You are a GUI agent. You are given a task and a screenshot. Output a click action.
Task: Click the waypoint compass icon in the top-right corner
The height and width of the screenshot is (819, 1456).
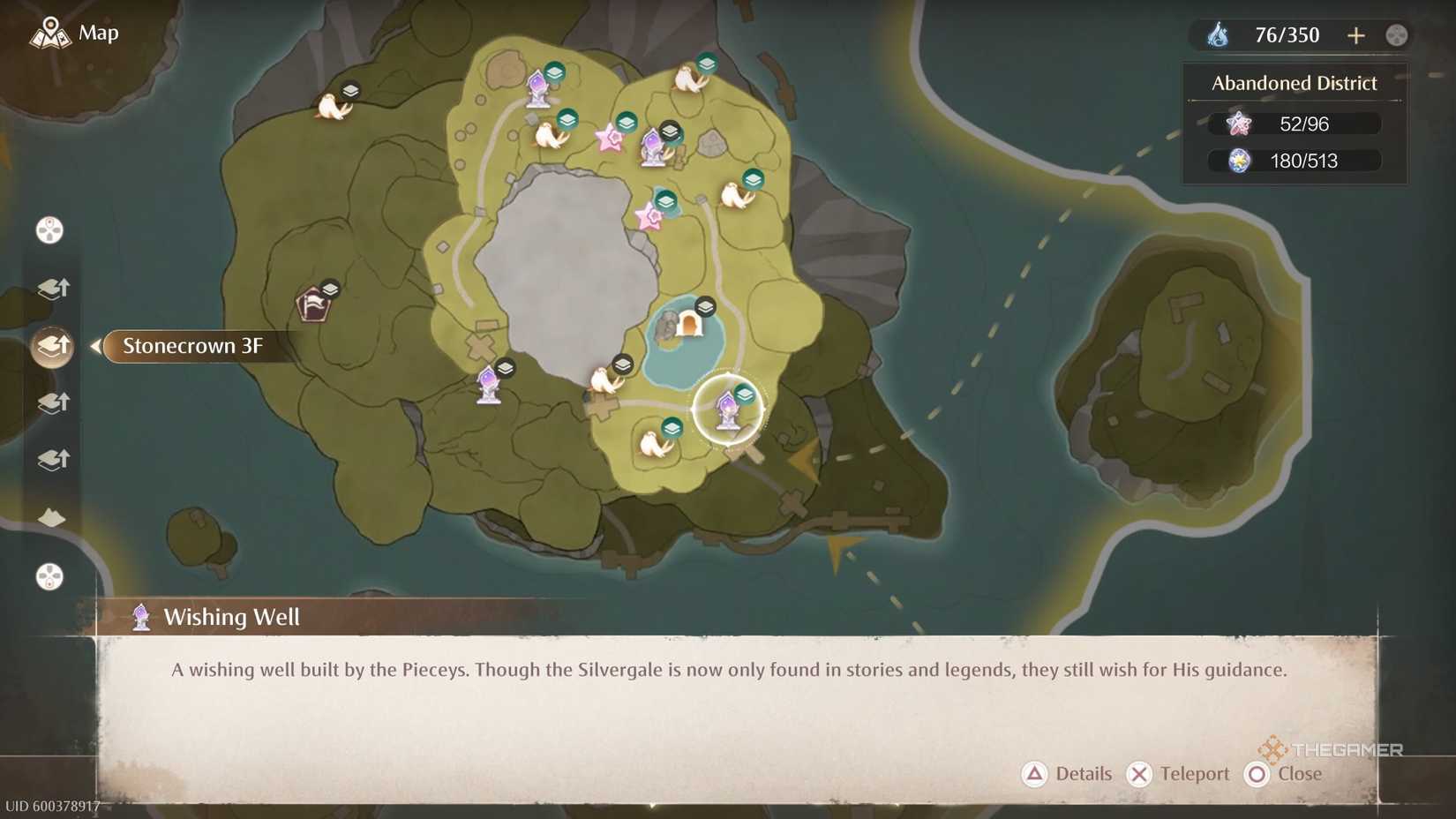click(1396, 35)
